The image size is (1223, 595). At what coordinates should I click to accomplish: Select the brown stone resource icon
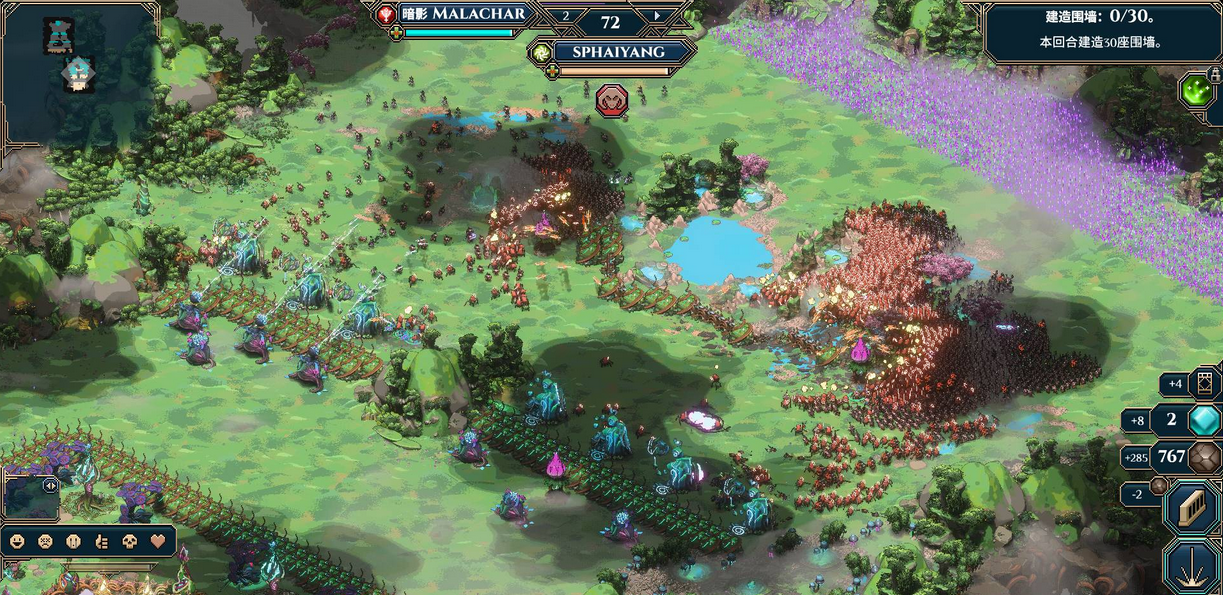tap(1204, 457)
